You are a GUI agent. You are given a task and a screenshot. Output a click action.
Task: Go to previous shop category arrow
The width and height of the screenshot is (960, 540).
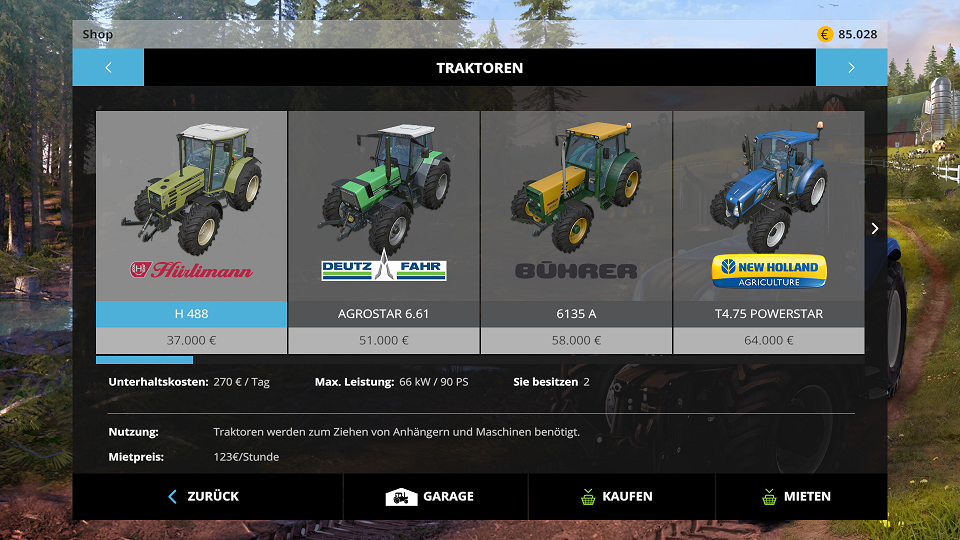tap(108, 68)
